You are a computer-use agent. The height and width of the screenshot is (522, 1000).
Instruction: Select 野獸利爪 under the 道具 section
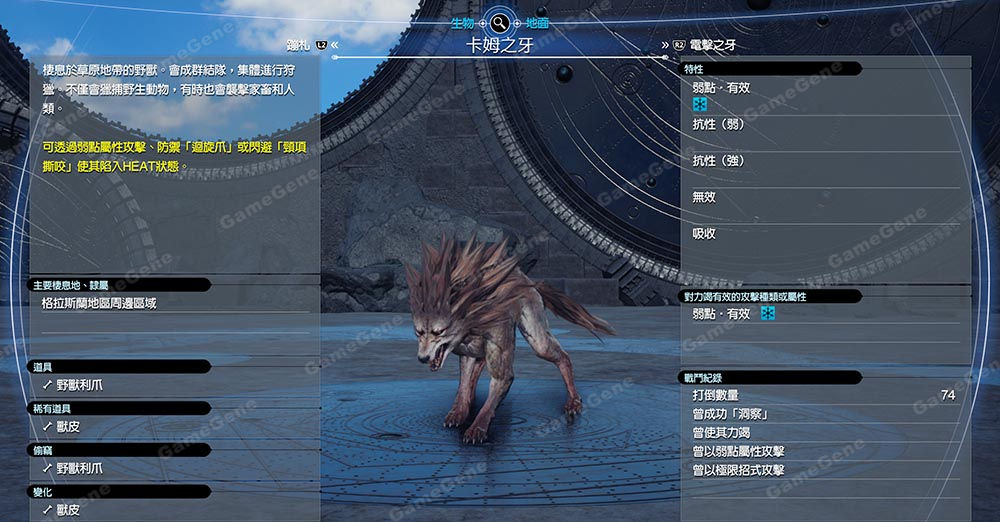click(79, 384)
